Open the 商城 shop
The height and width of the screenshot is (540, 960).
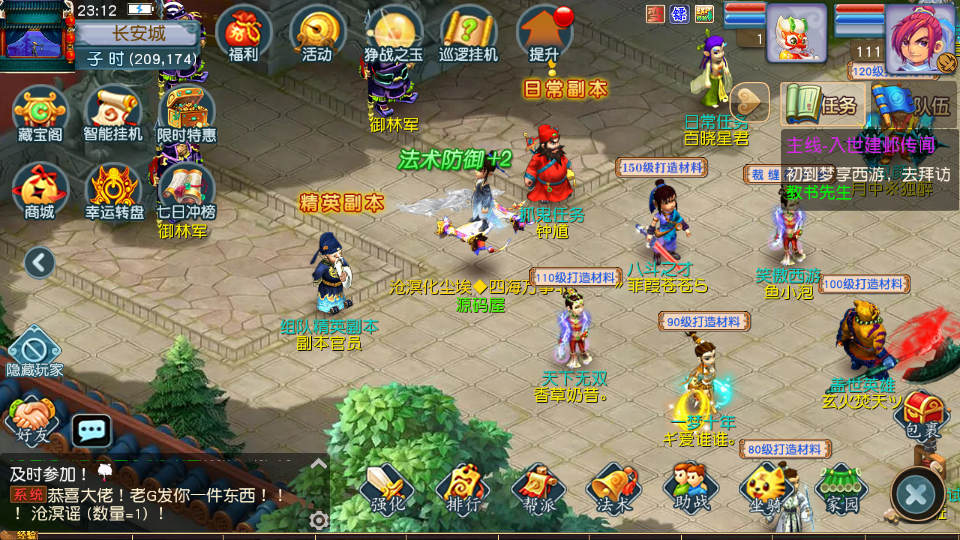40,189
